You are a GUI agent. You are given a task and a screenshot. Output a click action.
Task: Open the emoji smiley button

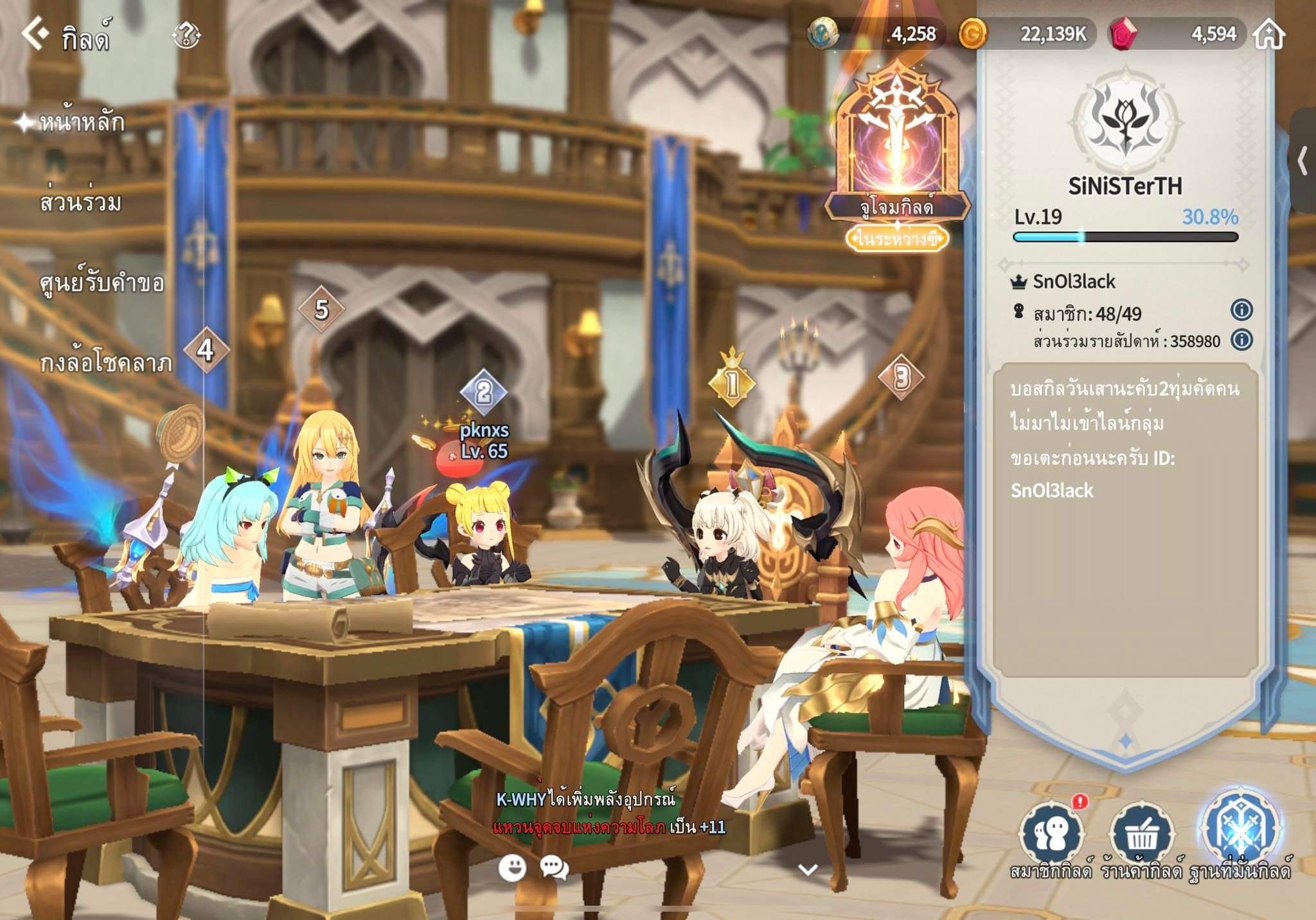tap(512, 868)
